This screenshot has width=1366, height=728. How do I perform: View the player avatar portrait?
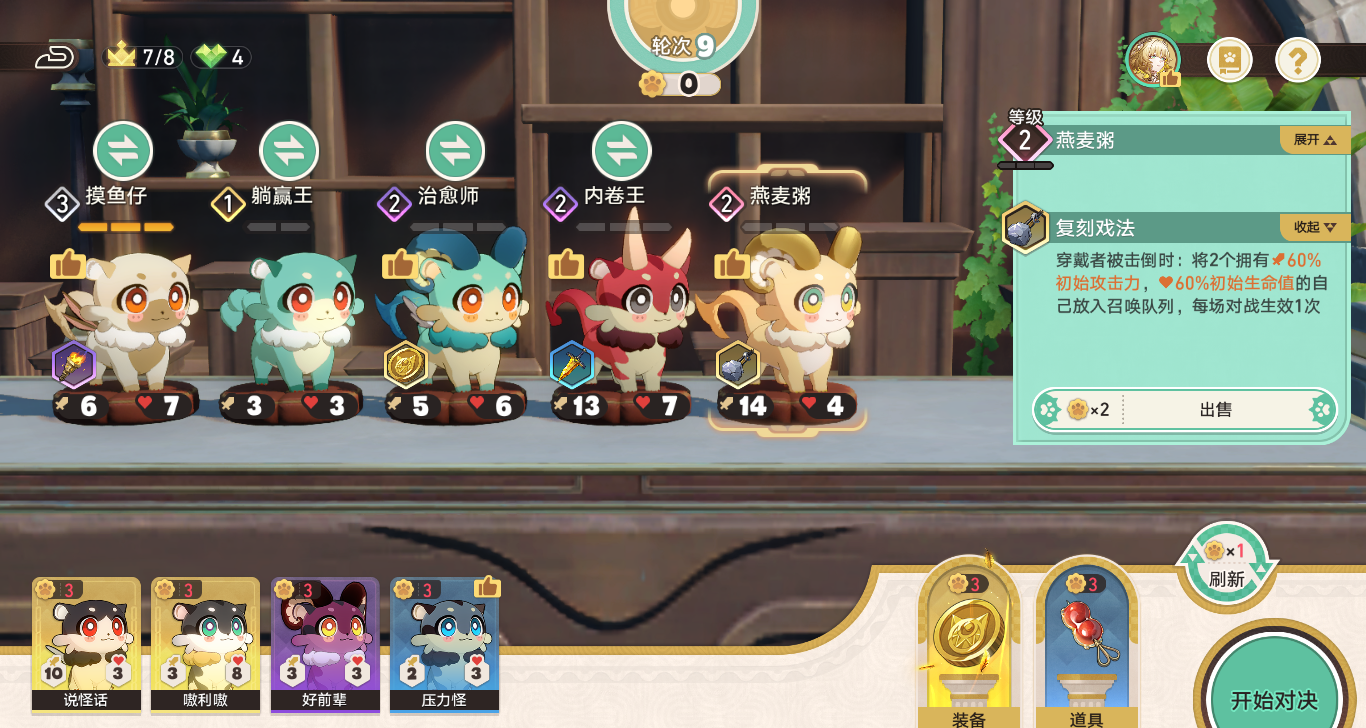coord(1153,60)
